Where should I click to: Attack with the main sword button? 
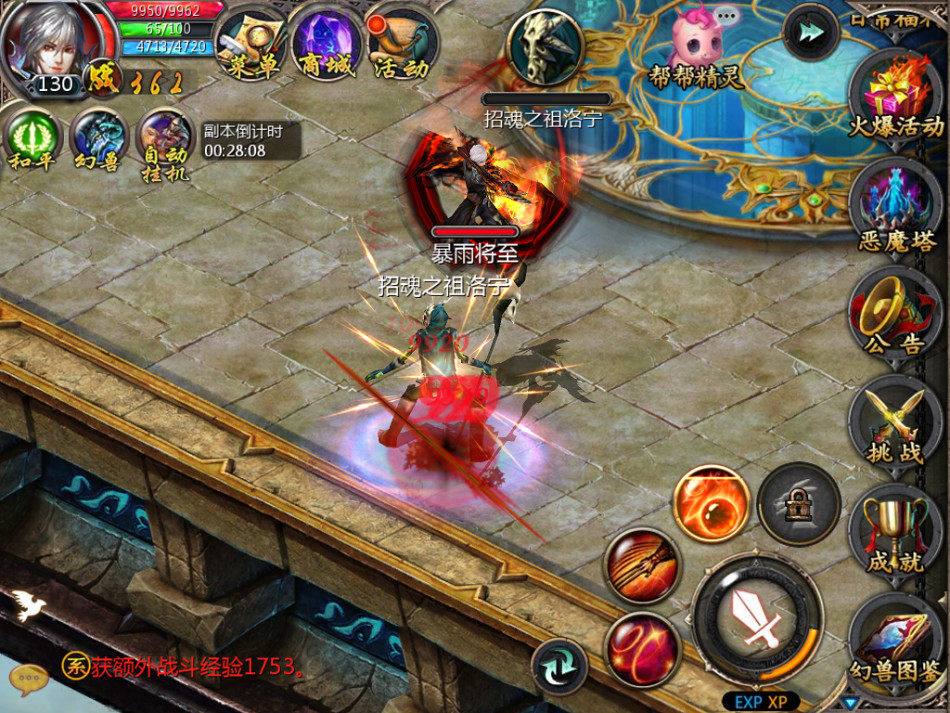pyautogui.click(x=757, y=619)
